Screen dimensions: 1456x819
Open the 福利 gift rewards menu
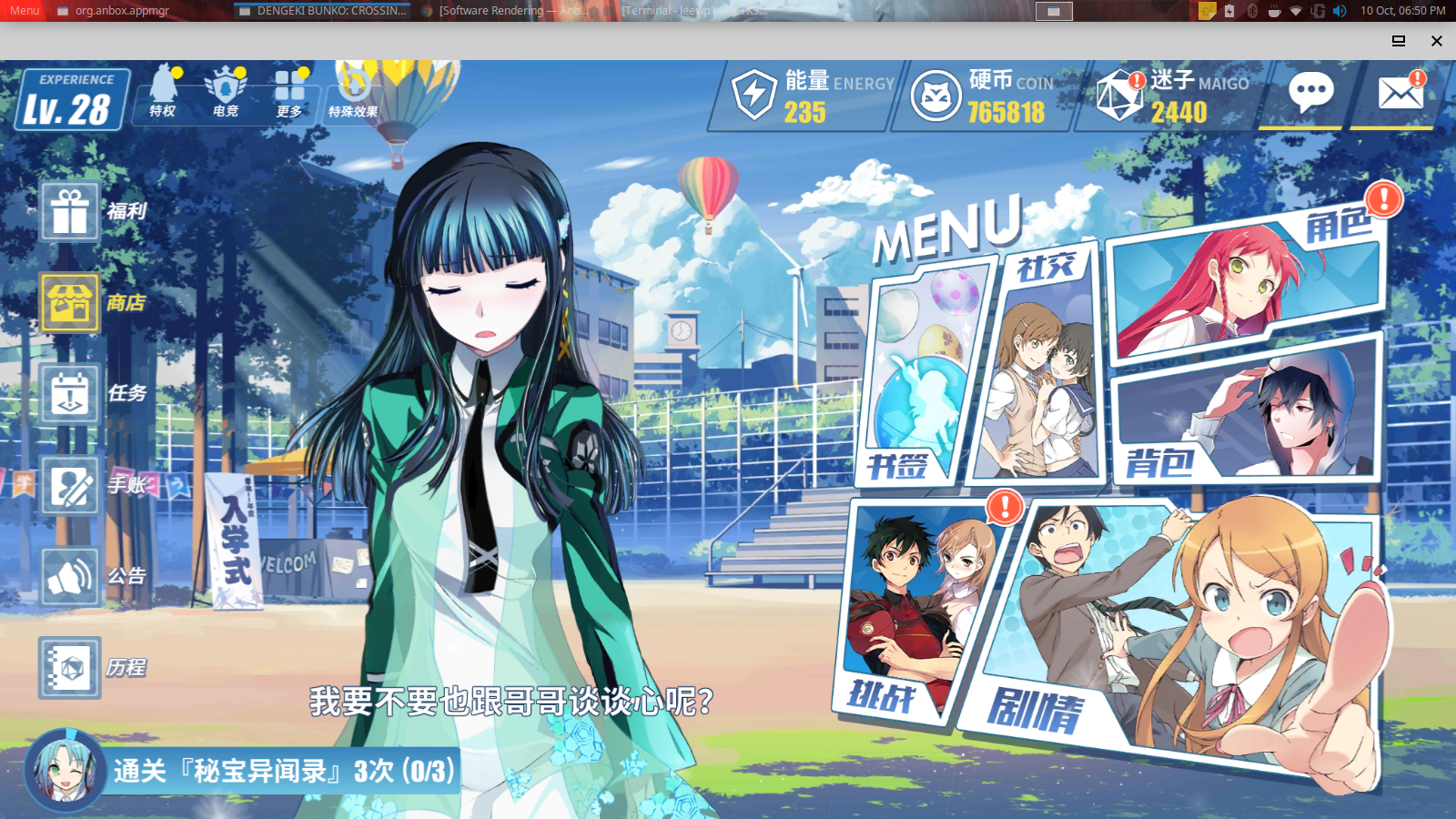click(x=70, y=212)
